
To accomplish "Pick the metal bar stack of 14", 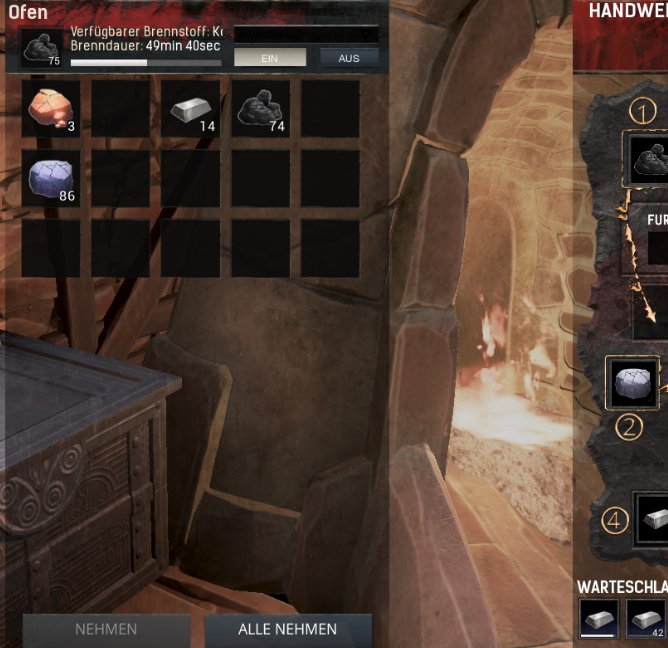I will (x=190, y=108).
